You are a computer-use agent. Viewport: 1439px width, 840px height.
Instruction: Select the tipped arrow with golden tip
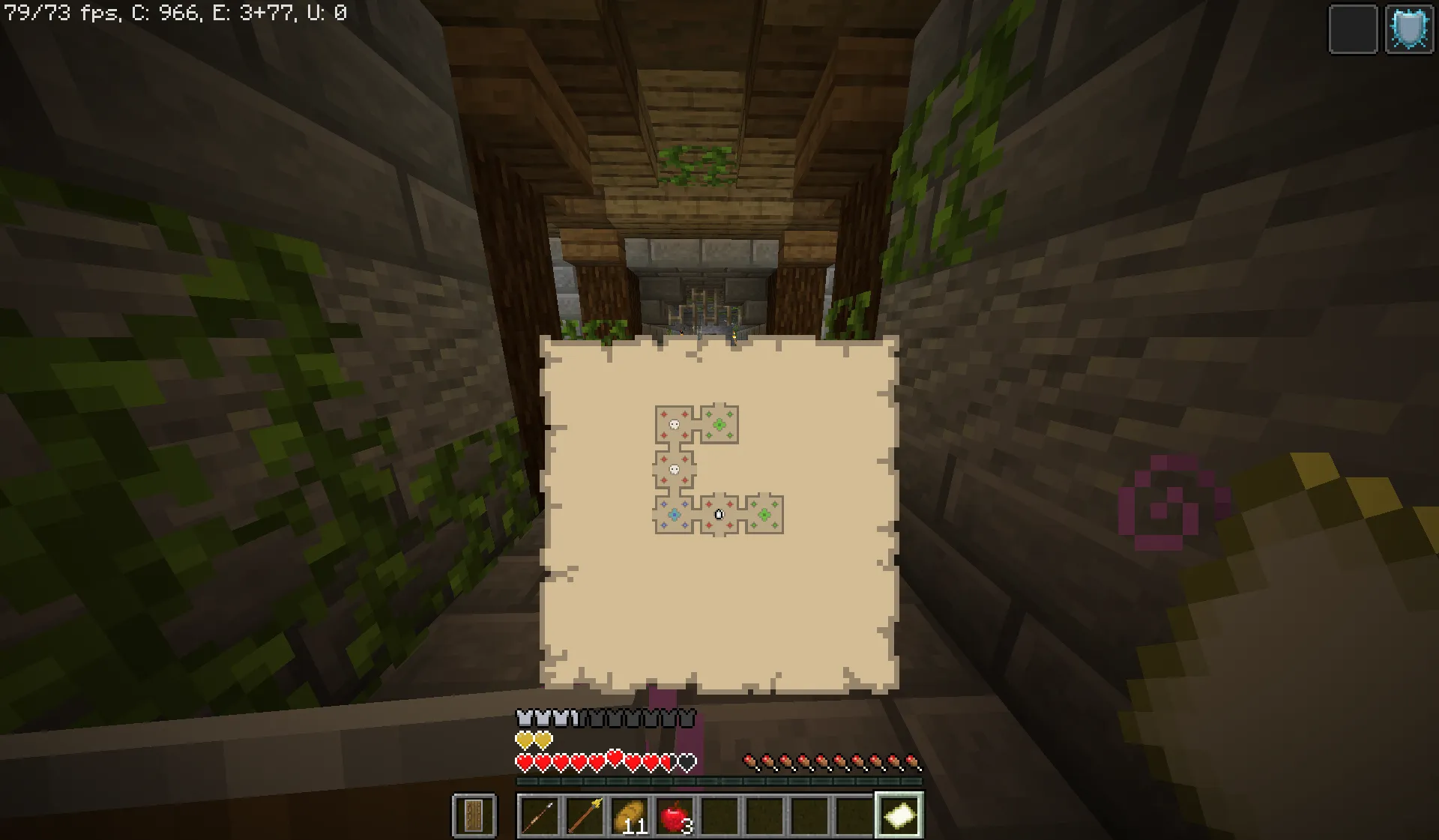point(586,814)
